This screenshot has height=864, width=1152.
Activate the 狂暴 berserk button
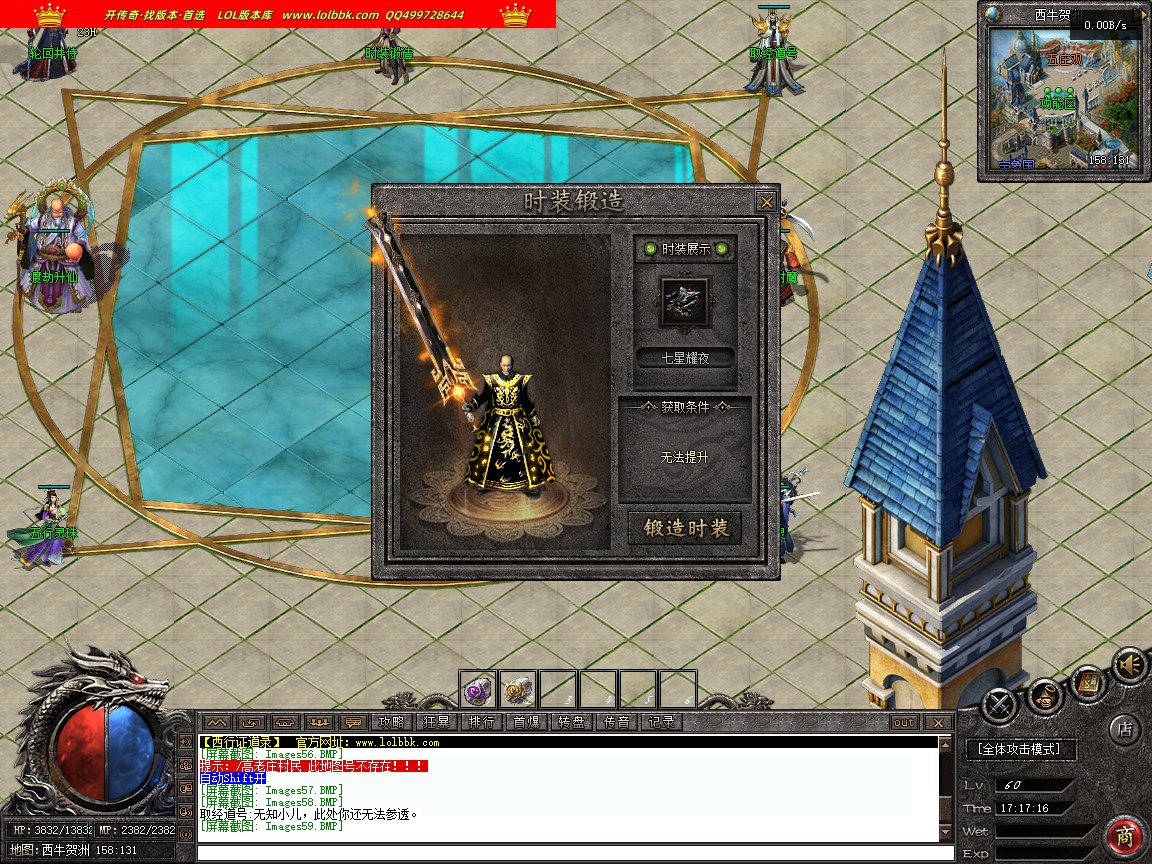pyautogui.click(x=436, y=722)
